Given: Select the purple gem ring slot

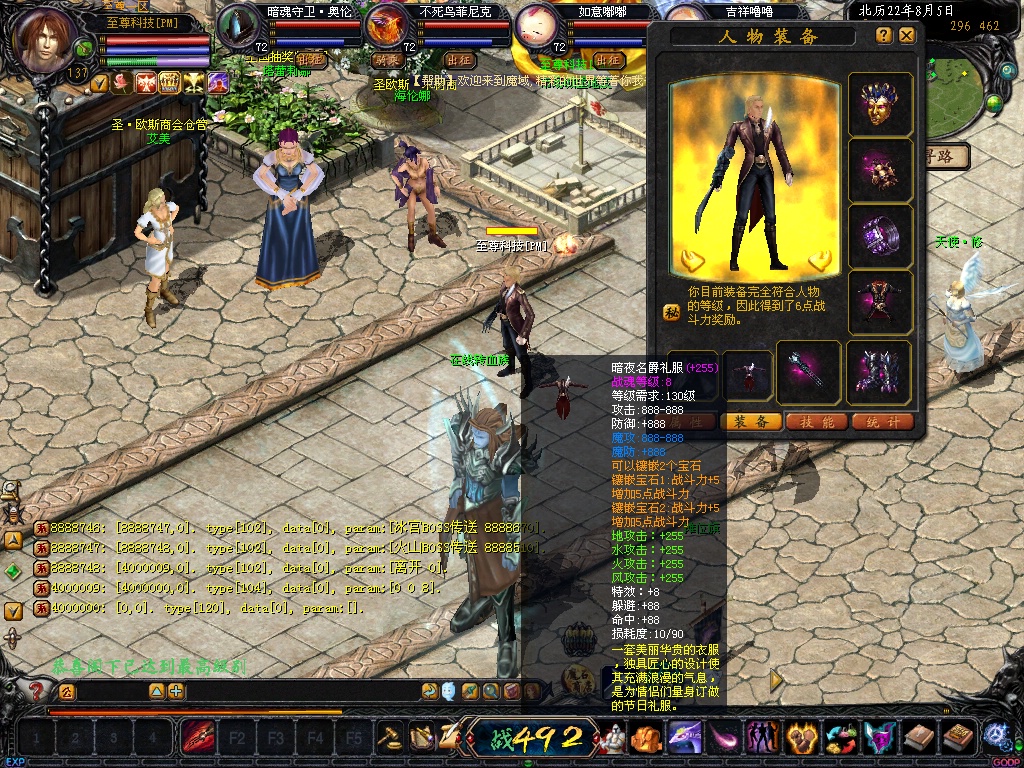Looking at the screenshot, I should [x=880, y=237].
